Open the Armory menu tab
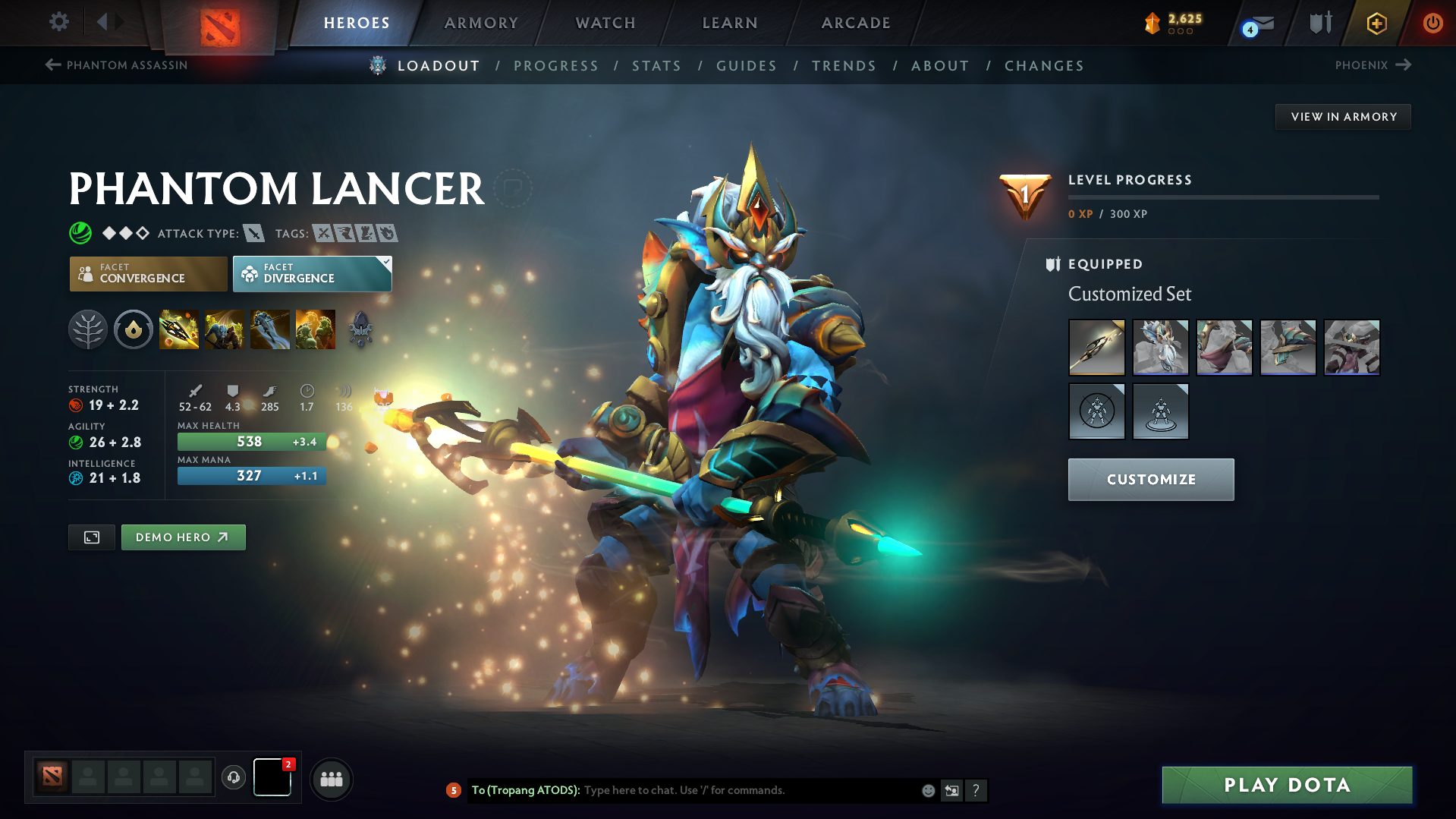The height and width of the screenshot is (819, 1456). pos(481,23)
